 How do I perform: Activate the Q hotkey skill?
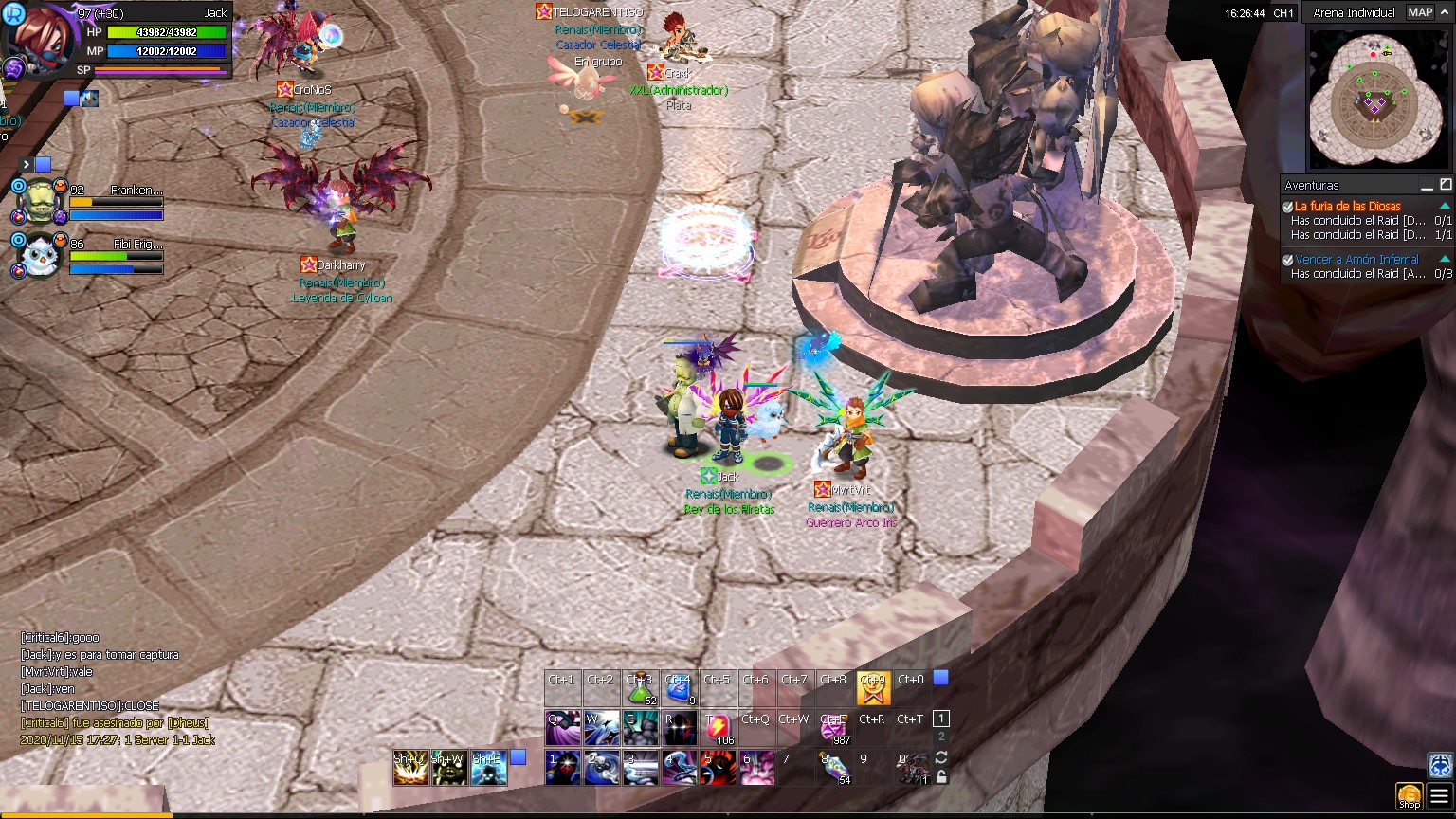(563, 729)
